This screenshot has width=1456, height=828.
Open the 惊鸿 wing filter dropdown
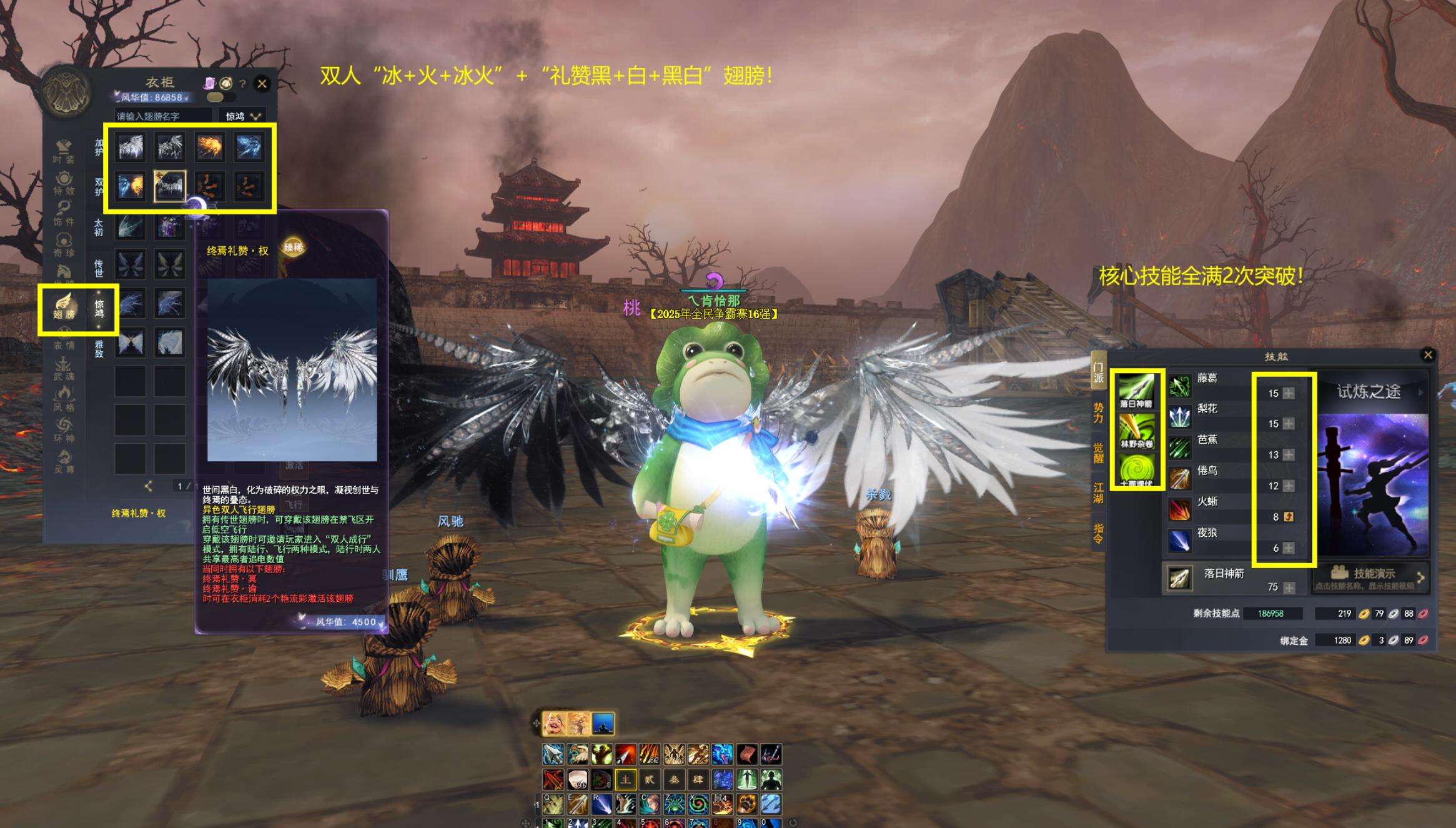(243, 116)
